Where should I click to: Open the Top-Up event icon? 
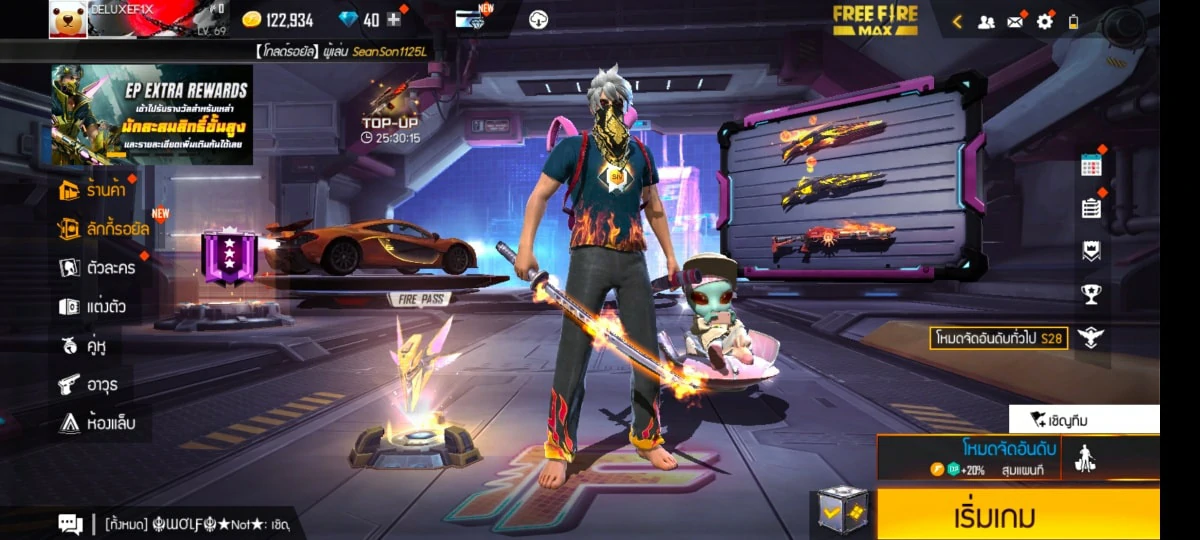391,114
